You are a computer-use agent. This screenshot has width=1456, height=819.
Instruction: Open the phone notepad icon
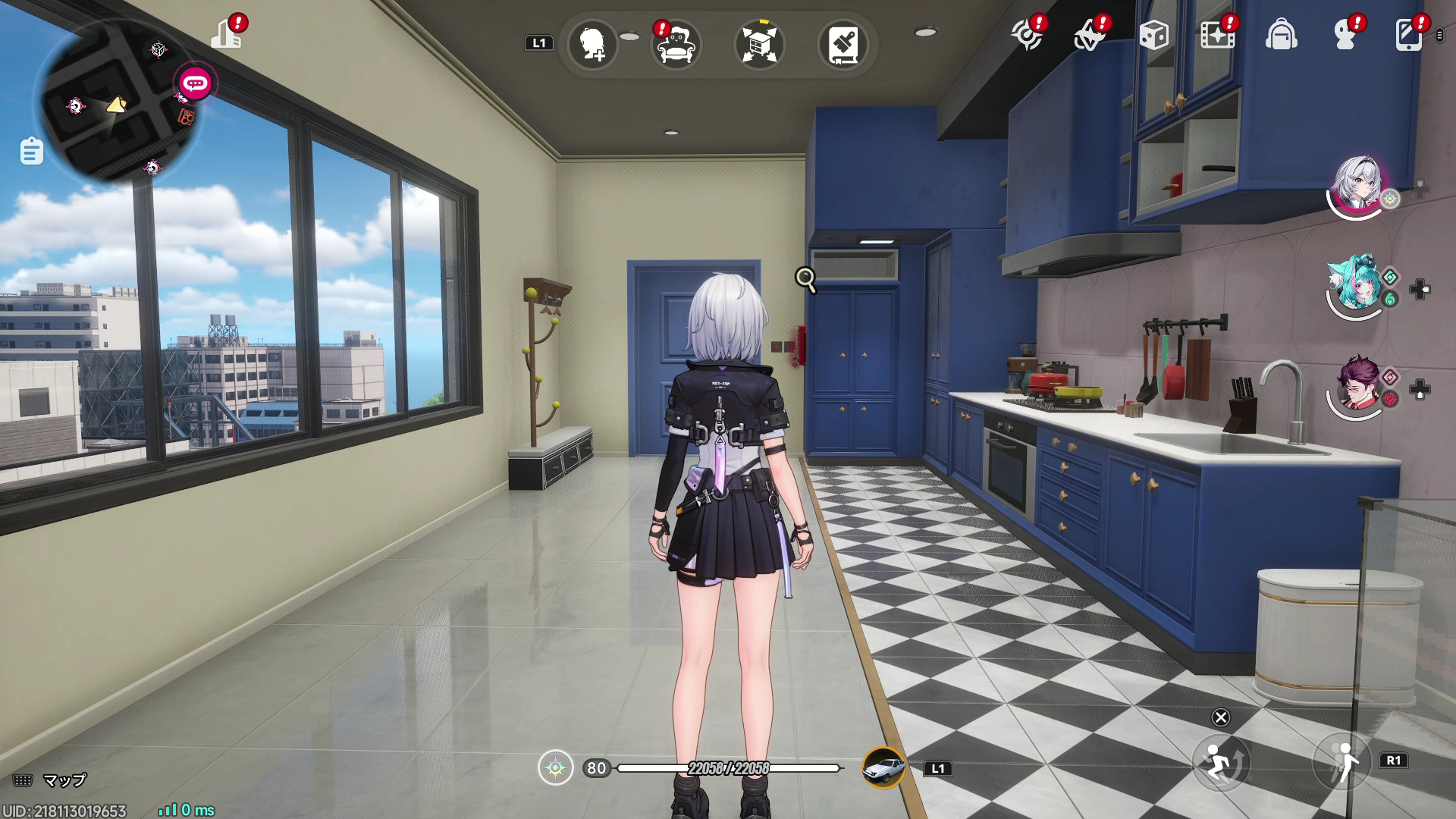1408,35
